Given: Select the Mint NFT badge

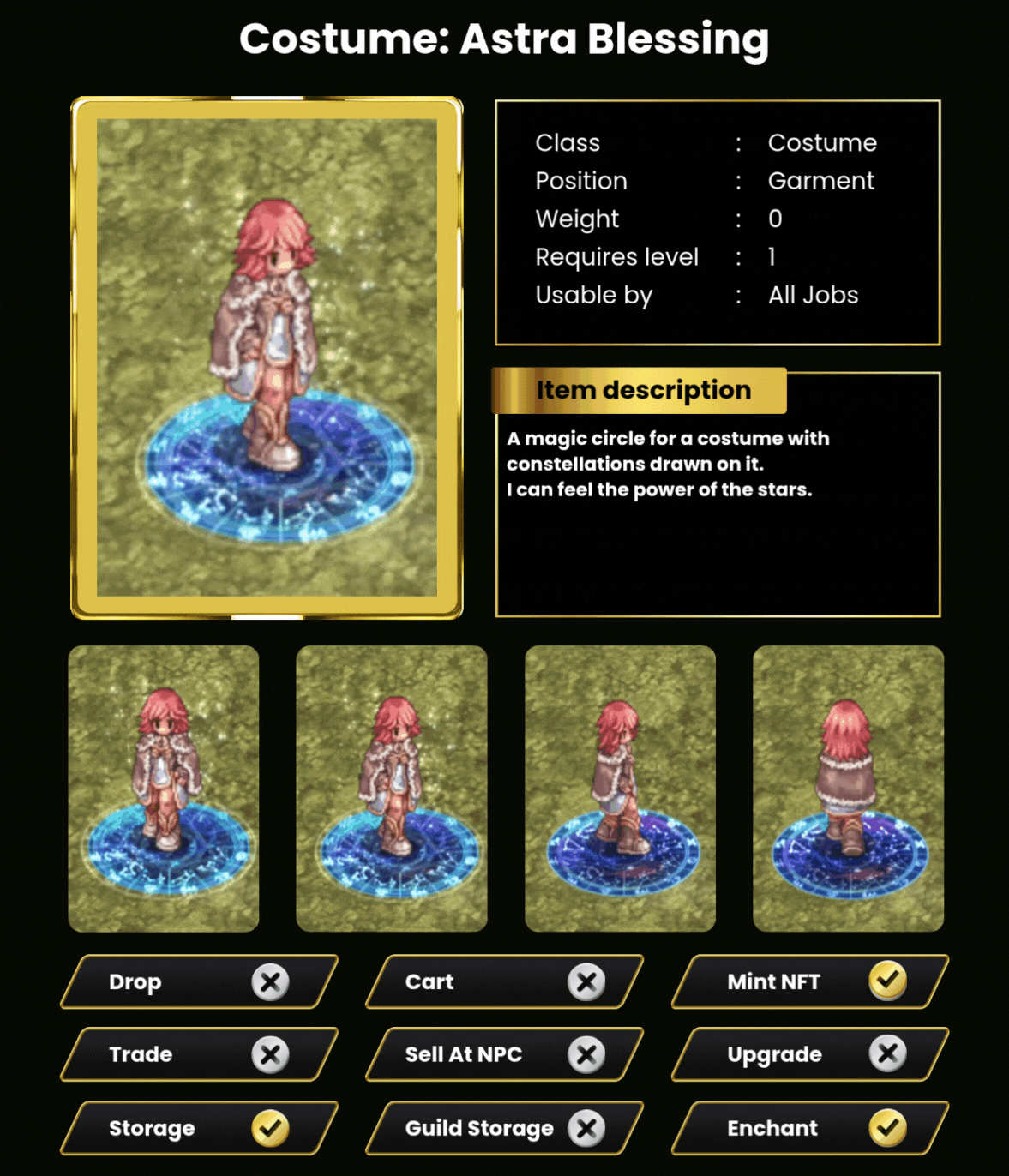Looking at the screenshot, I should coord(810,981).
